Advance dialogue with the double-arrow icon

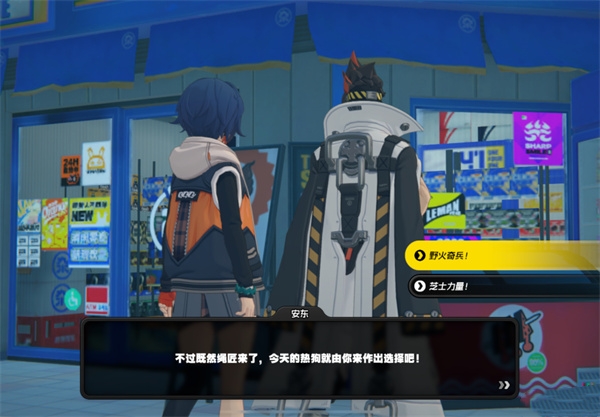coord(504,384)
